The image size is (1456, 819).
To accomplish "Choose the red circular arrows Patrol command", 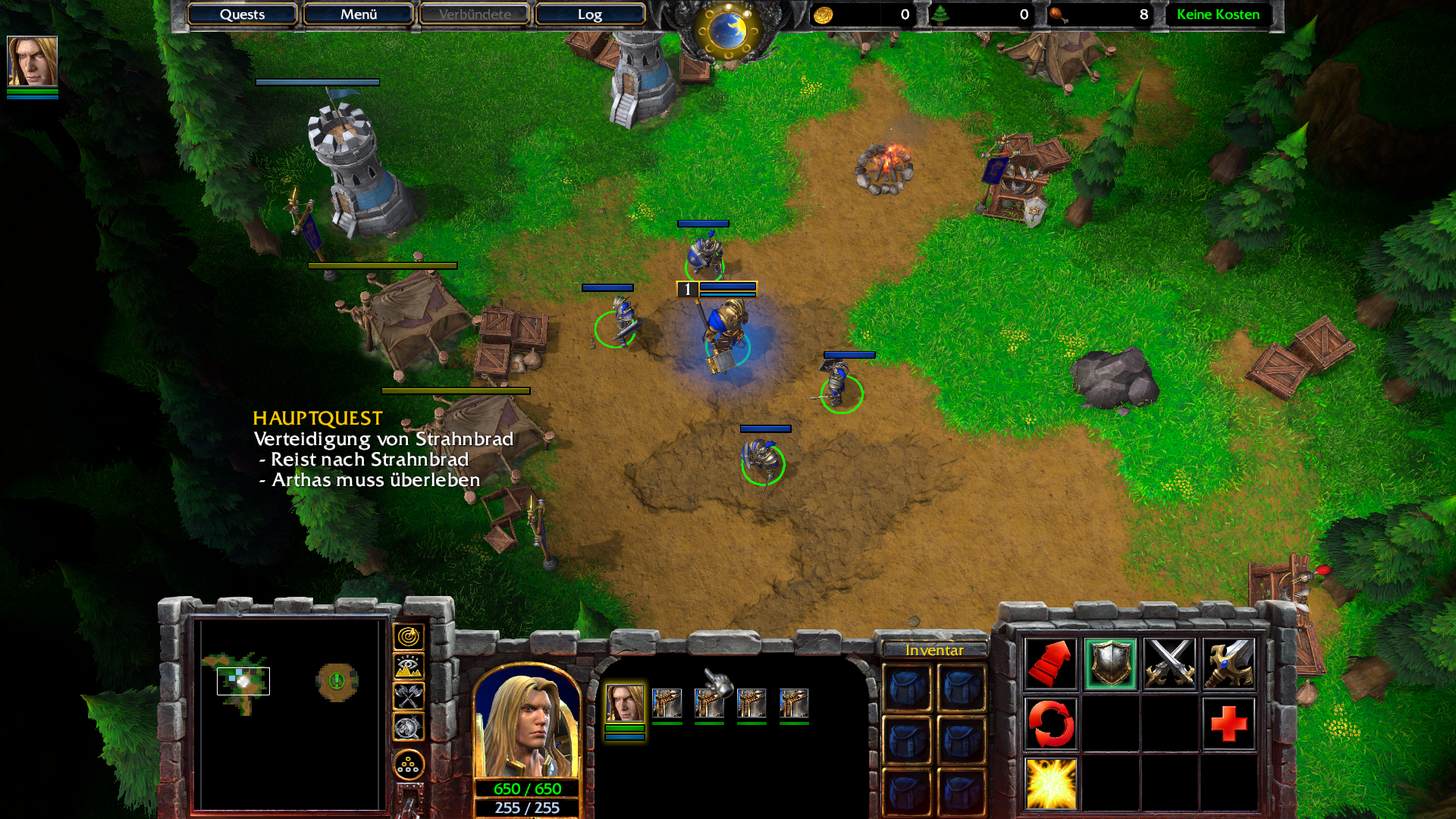I will coord(1050,723).
